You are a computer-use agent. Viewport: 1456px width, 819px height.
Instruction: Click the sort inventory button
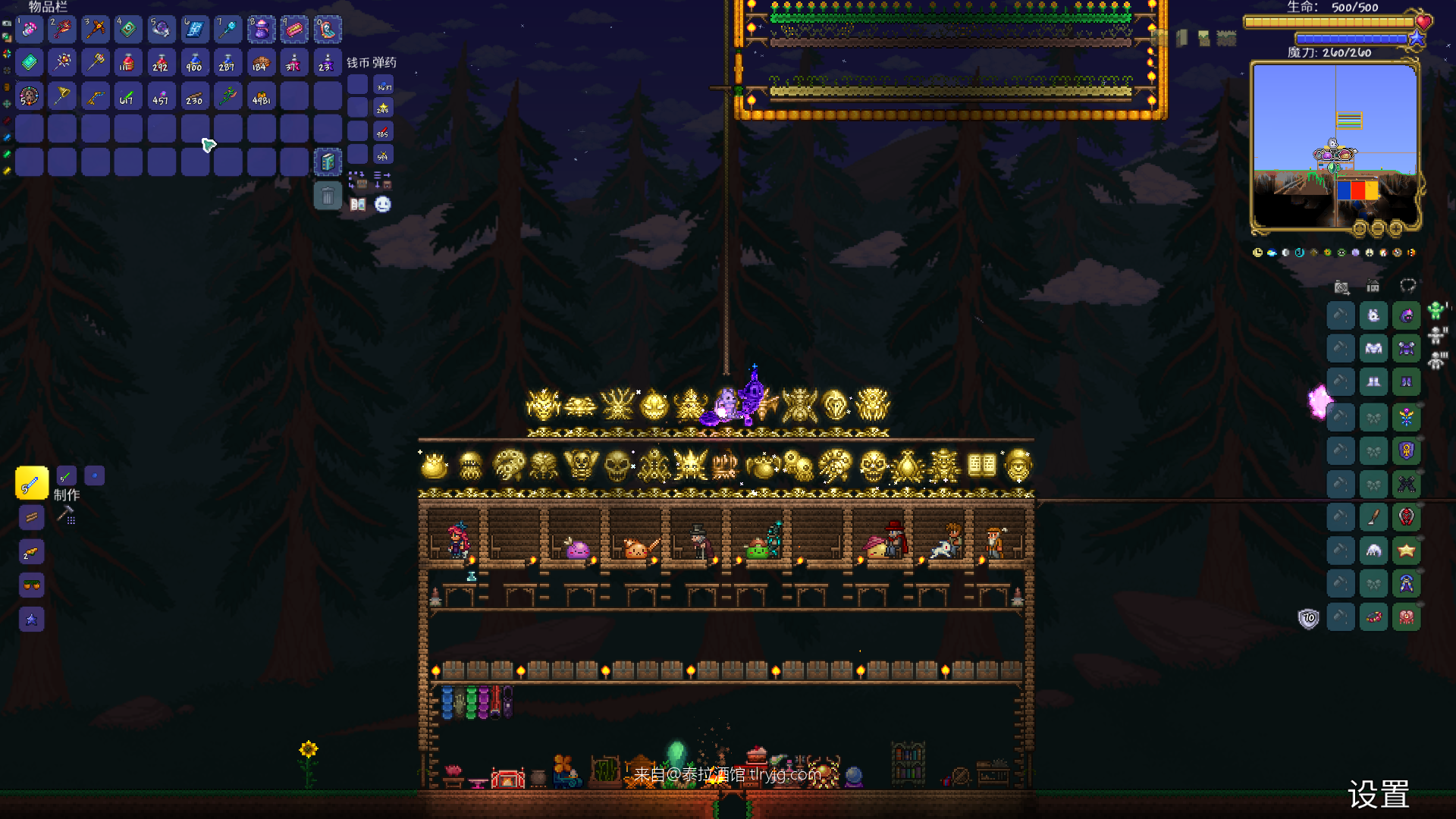382,180
